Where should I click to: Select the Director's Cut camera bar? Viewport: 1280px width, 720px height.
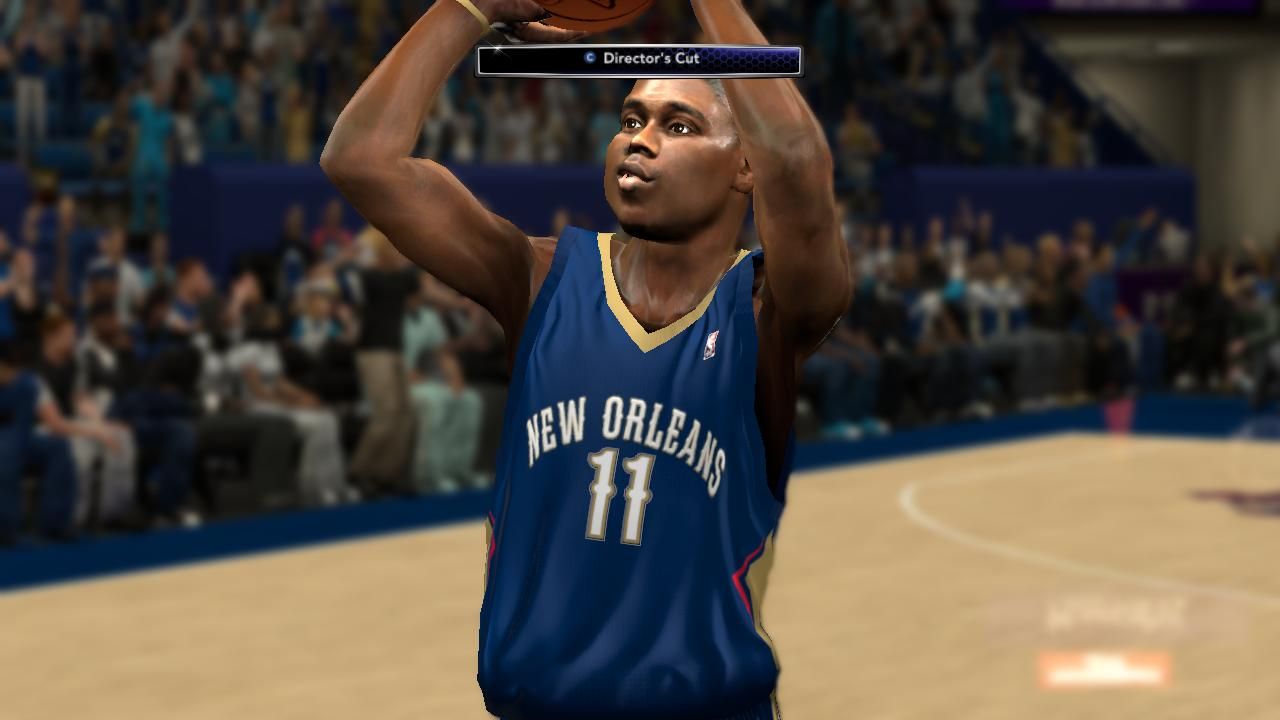pyautogui.click(x=639, y=60)
